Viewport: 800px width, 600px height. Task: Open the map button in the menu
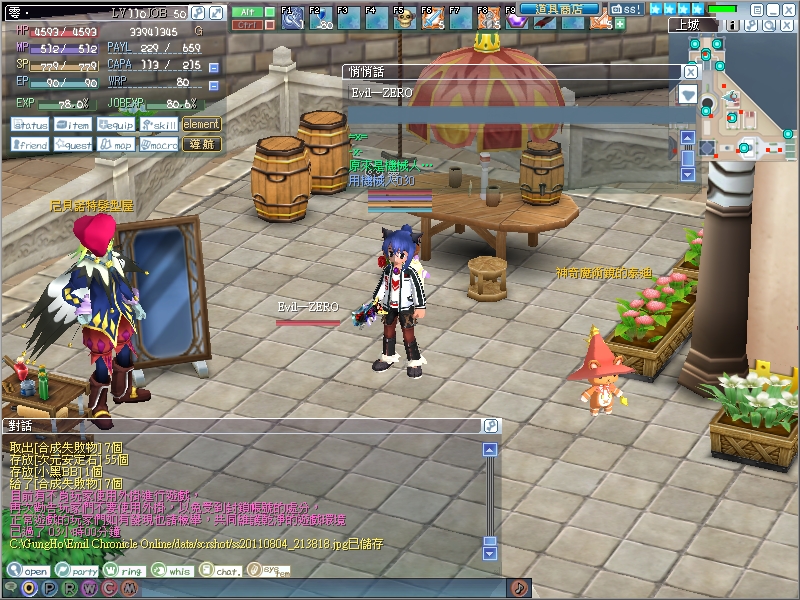tap(116, 145)
